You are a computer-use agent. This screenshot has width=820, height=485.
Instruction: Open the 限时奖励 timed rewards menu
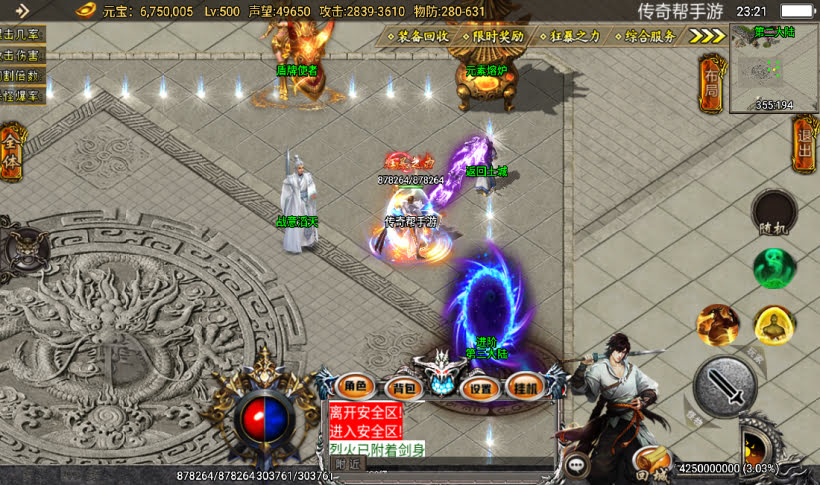(492, 36)
